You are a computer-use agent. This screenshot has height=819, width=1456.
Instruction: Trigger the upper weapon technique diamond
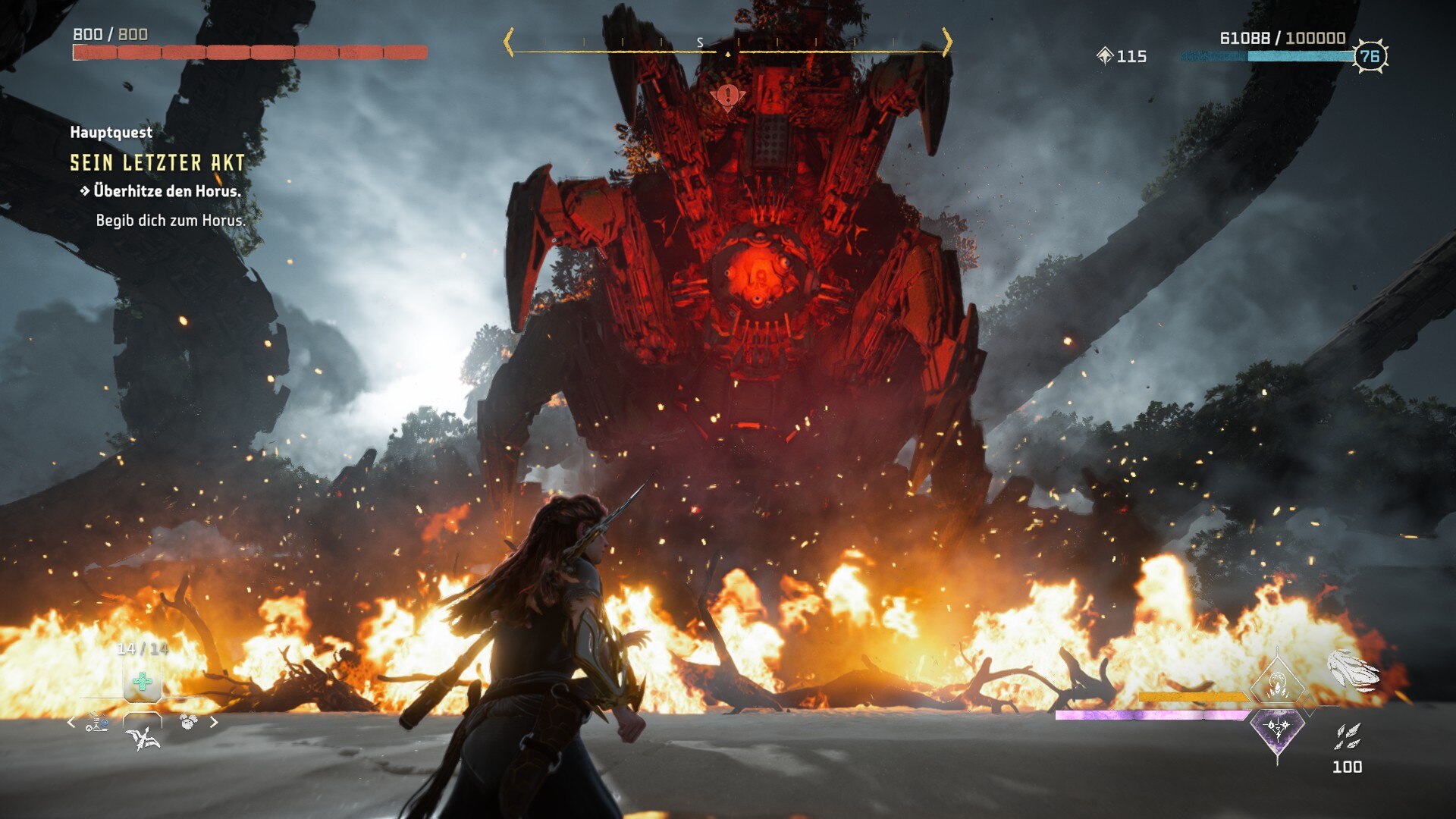point(1277,683)
